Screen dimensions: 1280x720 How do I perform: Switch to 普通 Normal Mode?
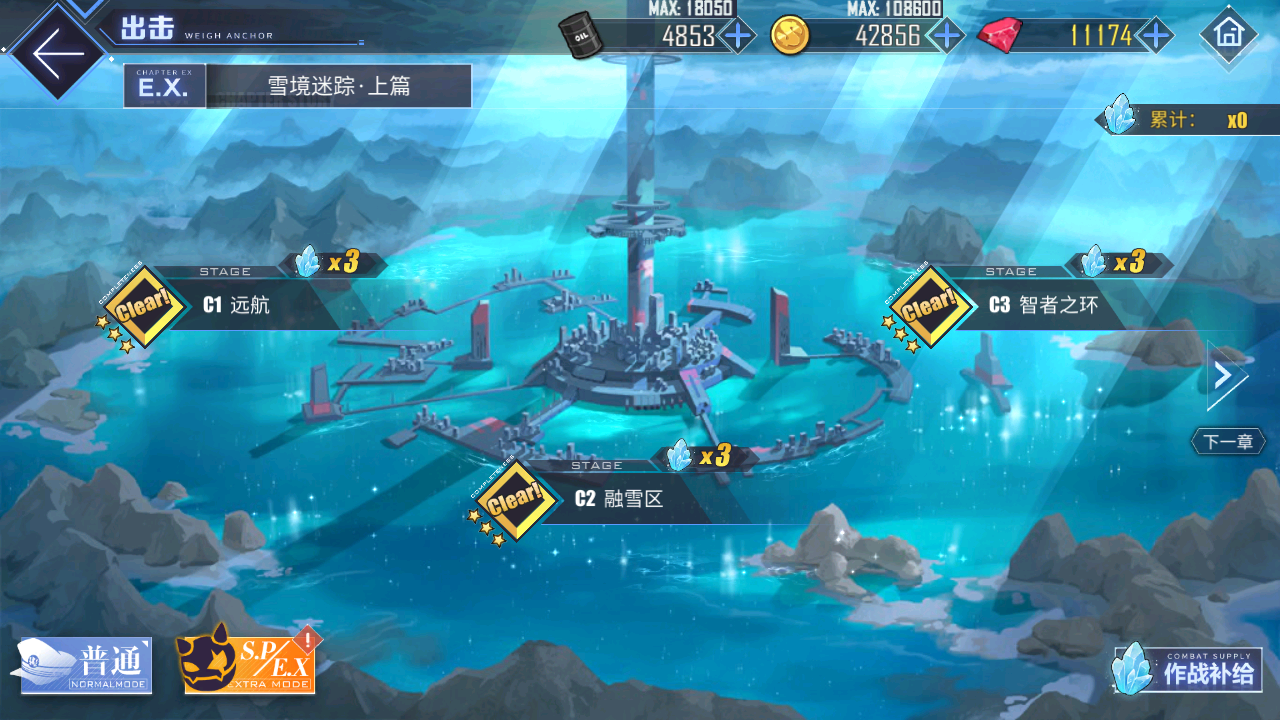(86, 665)
